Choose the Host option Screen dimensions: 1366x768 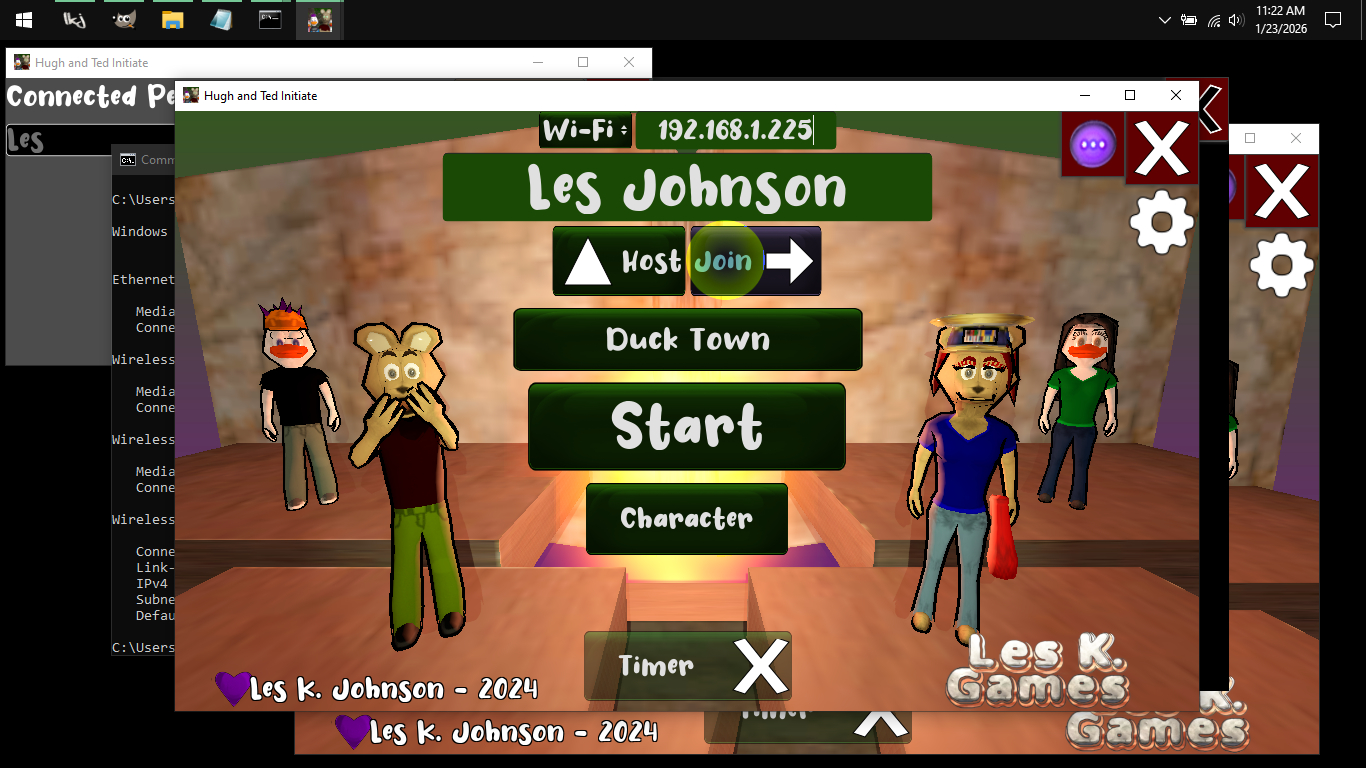point(619,261)
